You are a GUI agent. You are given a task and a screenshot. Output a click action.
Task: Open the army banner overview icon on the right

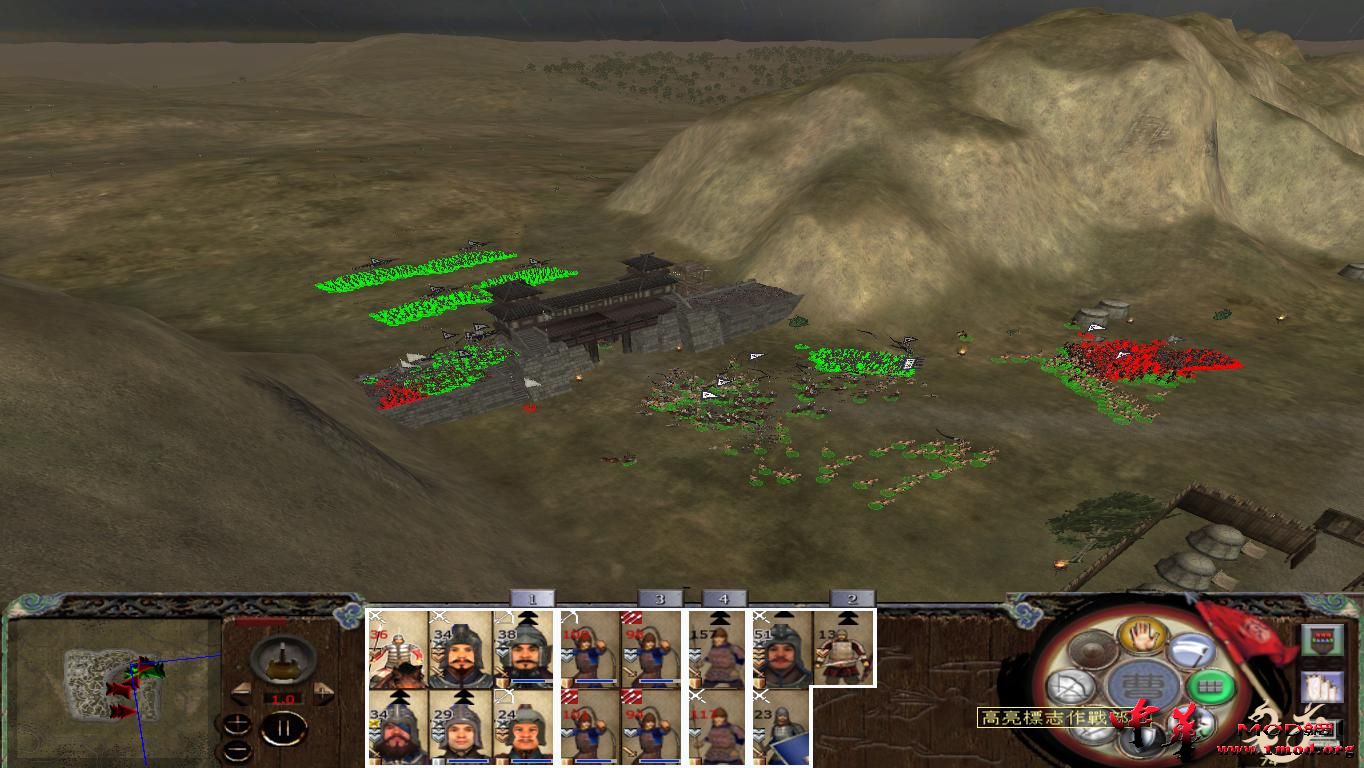coord(1322,641)
